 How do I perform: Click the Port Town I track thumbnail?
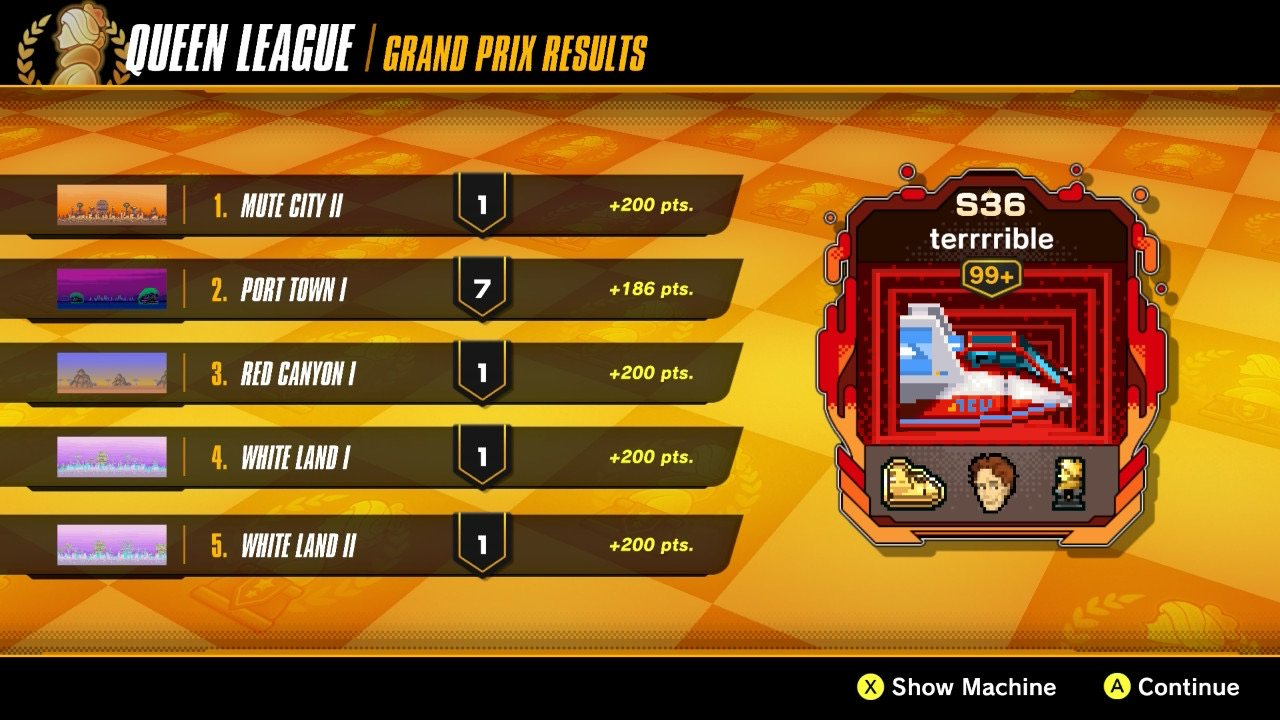(112, 289)
